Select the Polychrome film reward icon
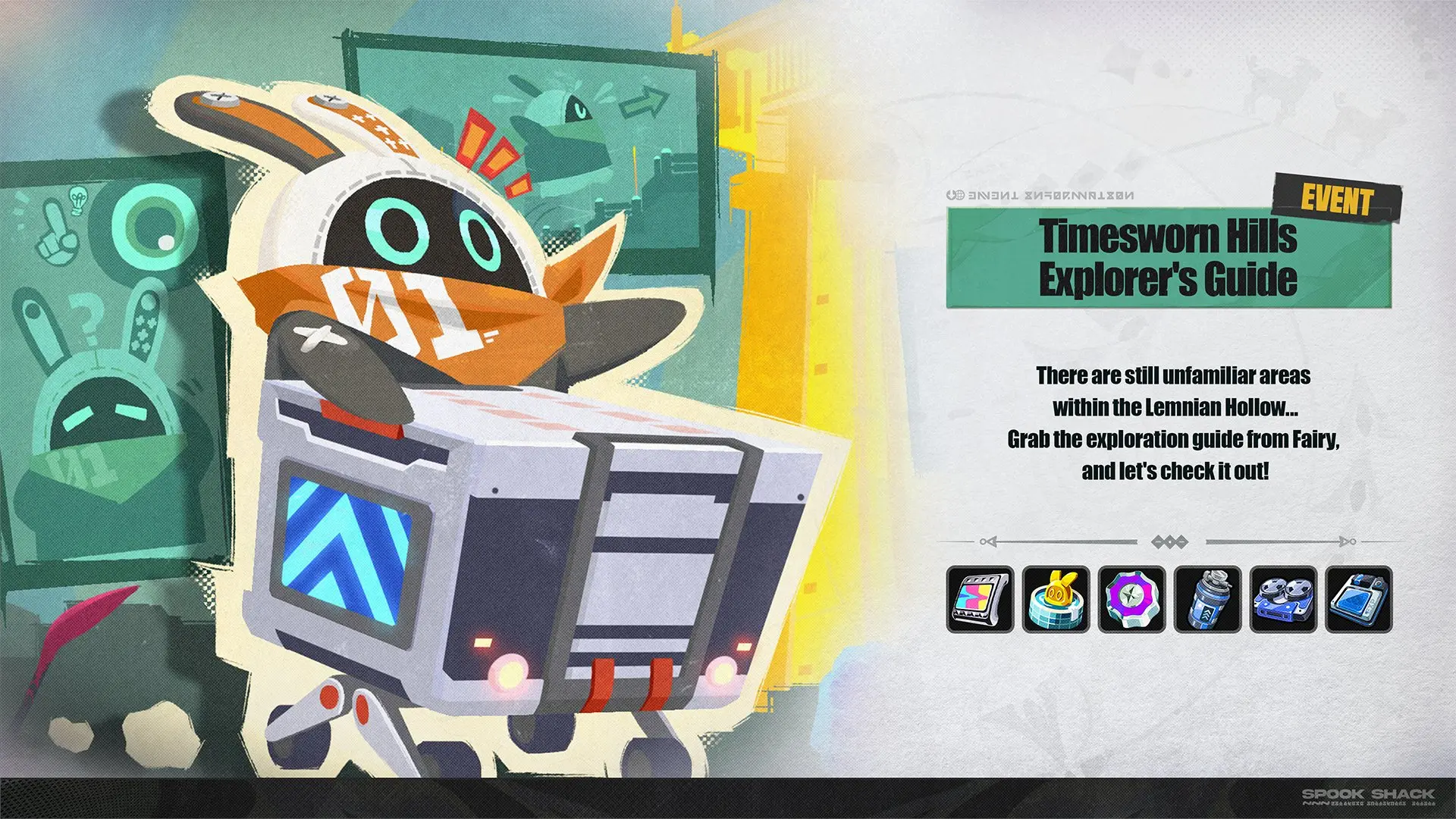Screen dimensions: 1456x819 tap(980, 600)
